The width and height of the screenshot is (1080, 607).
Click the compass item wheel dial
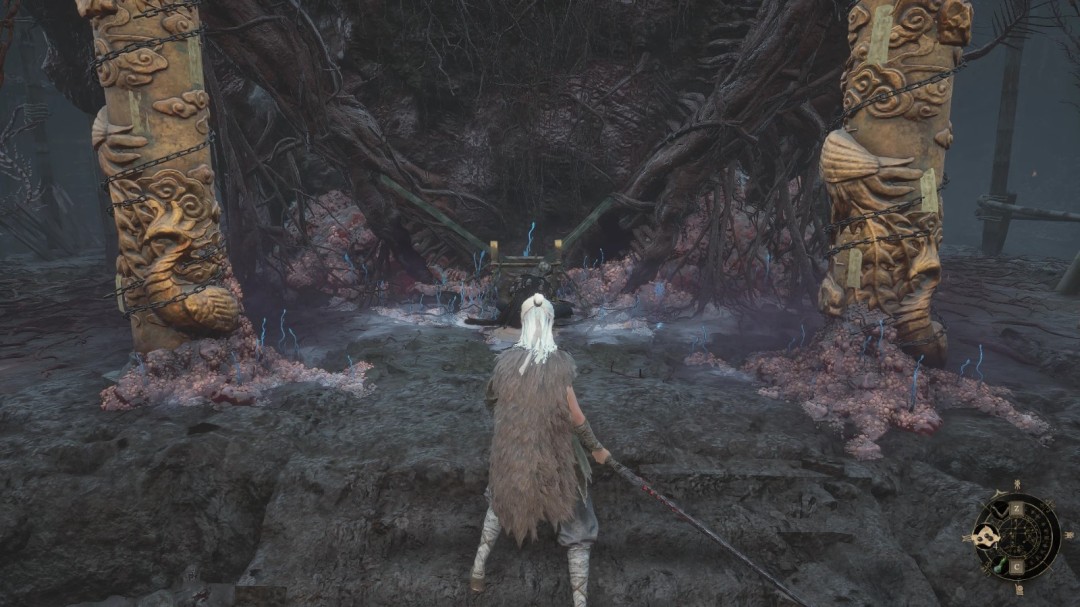tap(1018, 536)
